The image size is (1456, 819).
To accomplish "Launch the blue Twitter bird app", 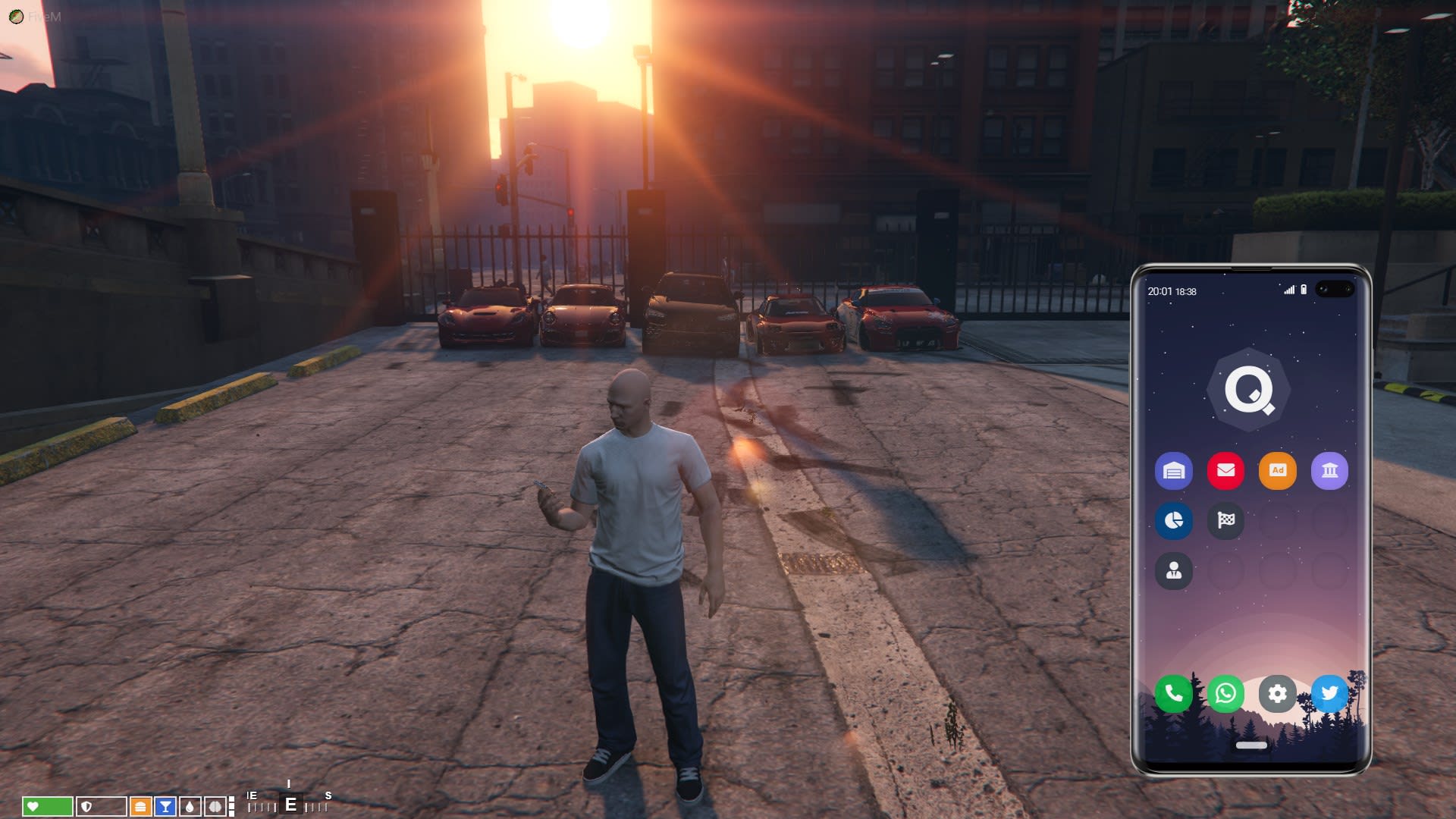I will coord(1329,693).
